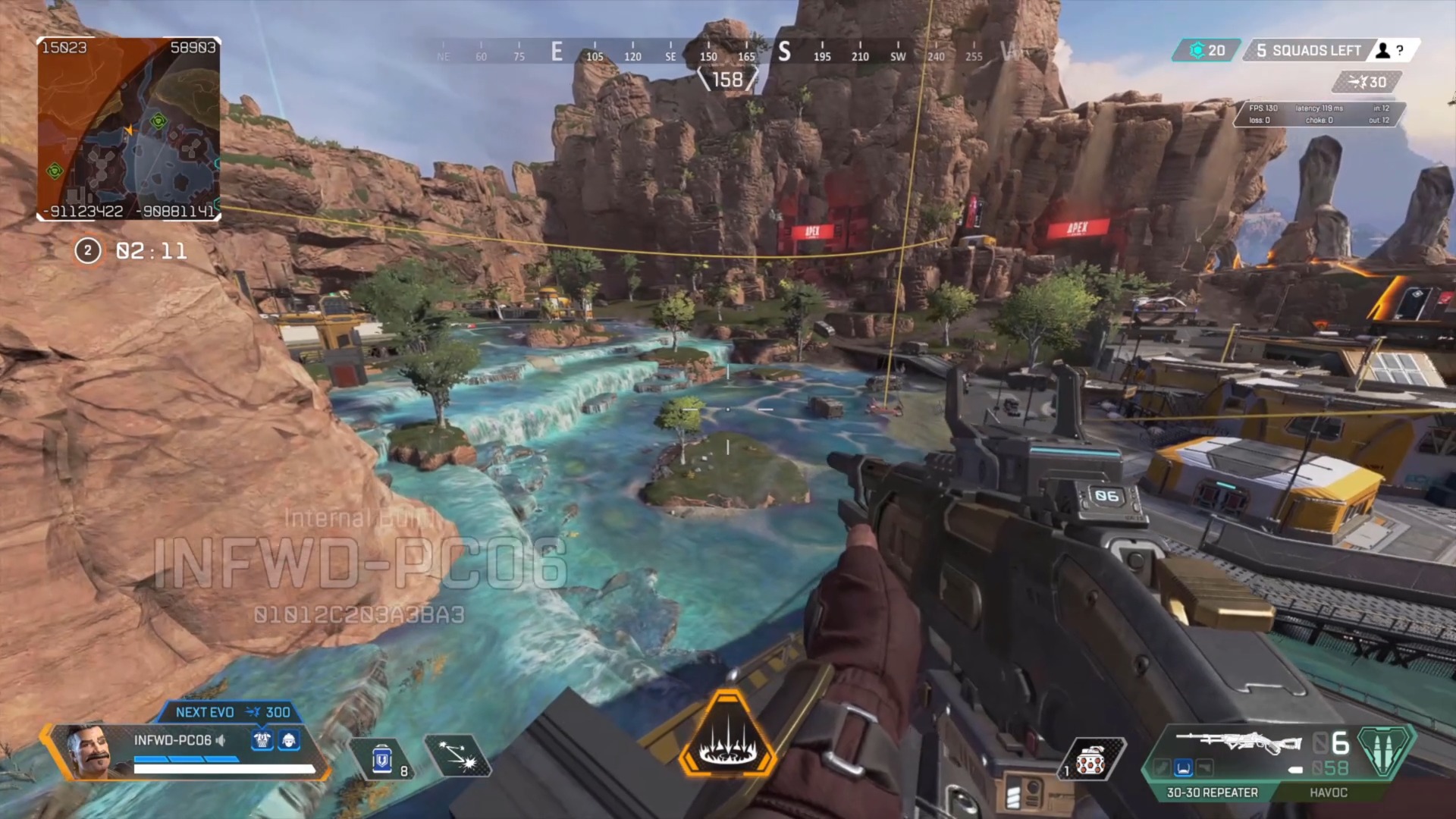Click the spectator silhouette icon near squads counter

point(1382,50)
